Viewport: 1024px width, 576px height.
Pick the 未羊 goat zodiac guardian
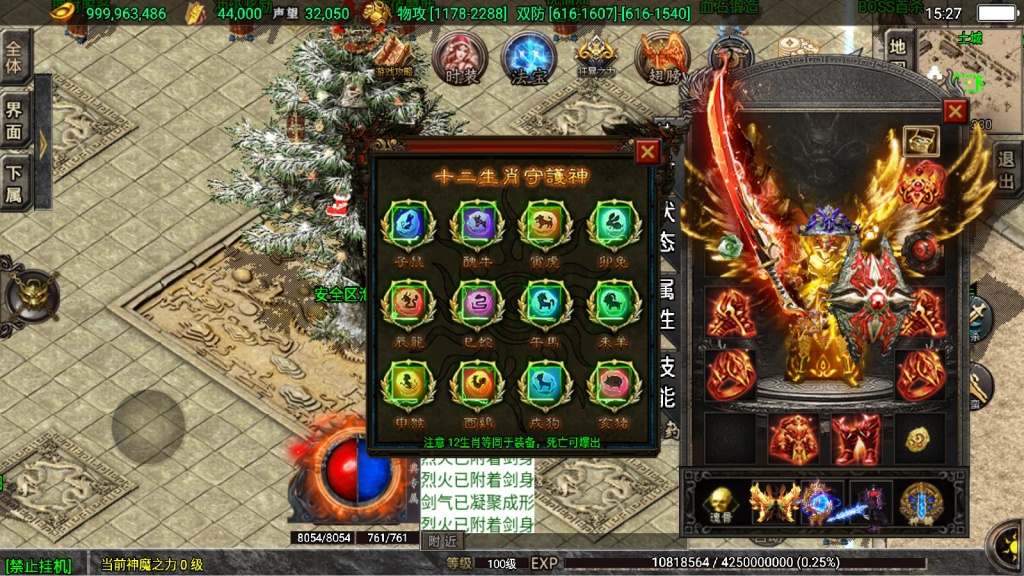(611, 303)
